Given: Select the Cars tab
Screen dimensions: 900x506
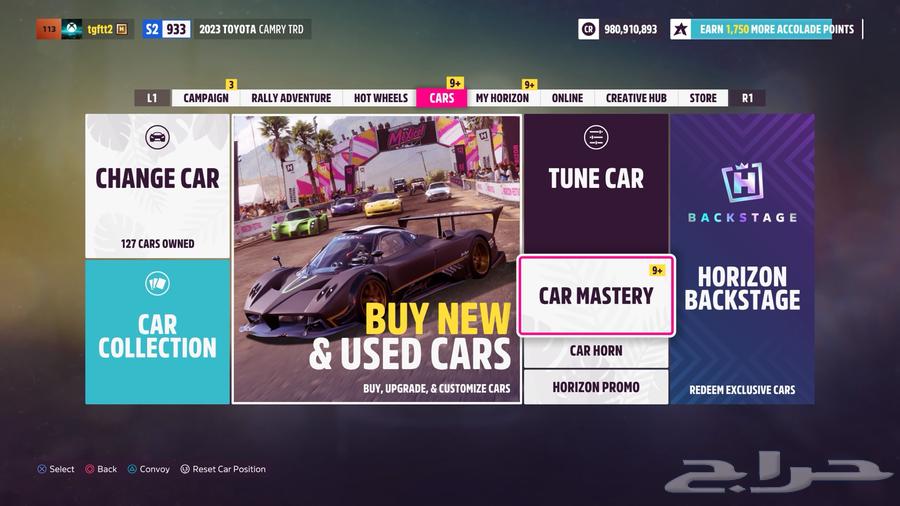Looking at the screenshot, I should click(x=441, y=98).
